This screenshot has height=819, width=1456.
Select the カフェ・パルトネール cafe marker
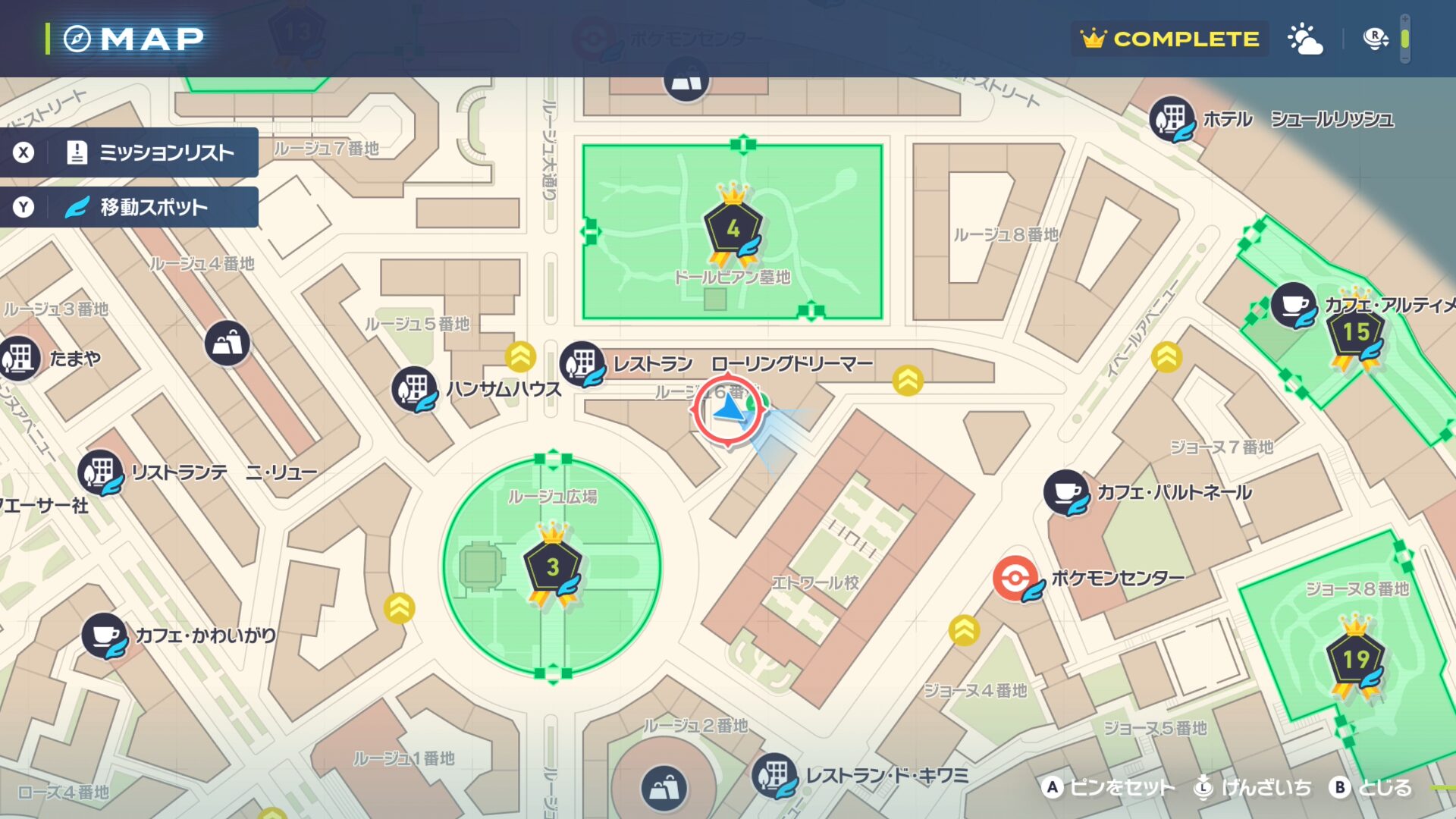click(x=1066, y=492)
